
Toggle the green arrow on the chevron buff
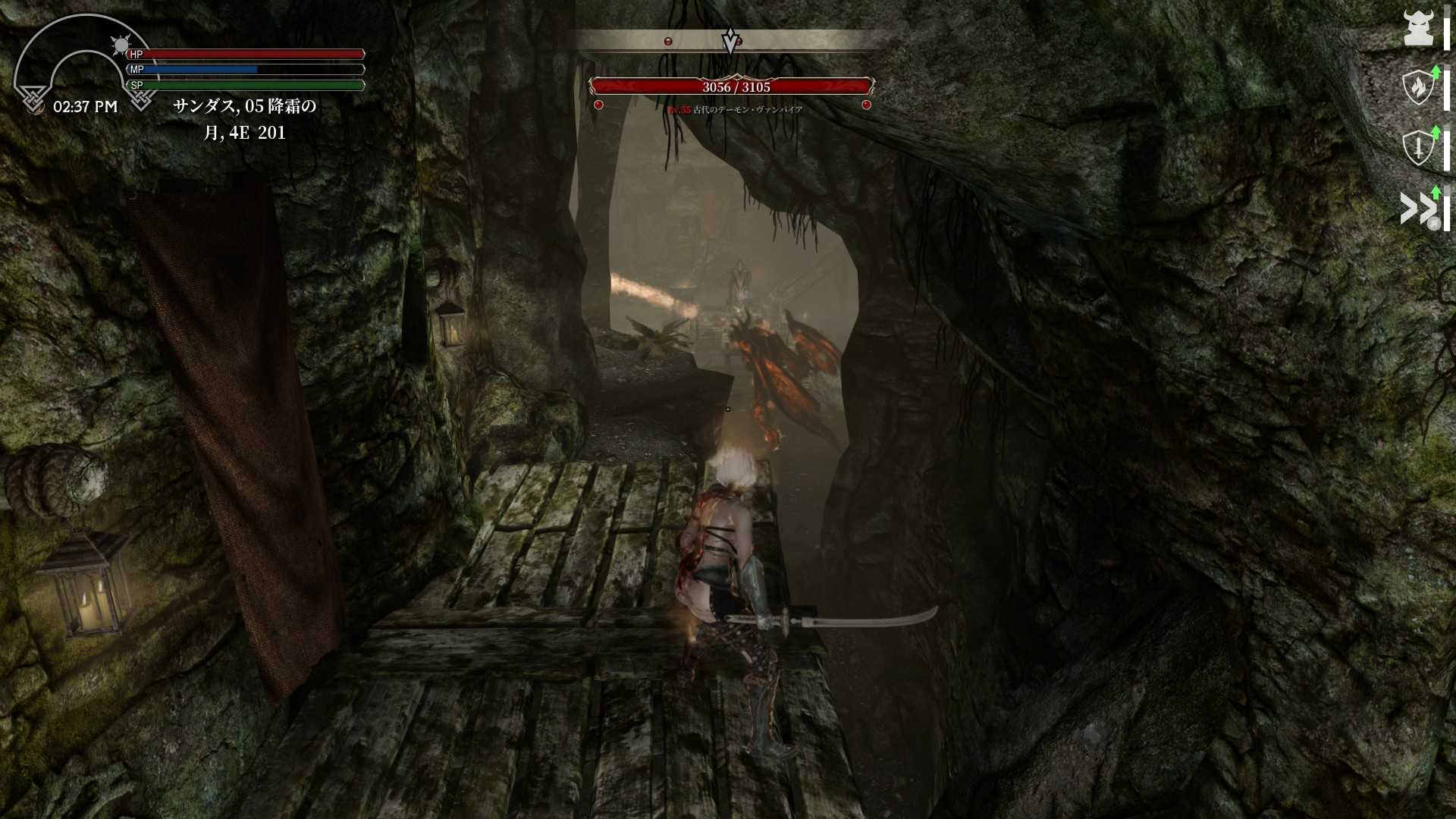coord(1436,192)
